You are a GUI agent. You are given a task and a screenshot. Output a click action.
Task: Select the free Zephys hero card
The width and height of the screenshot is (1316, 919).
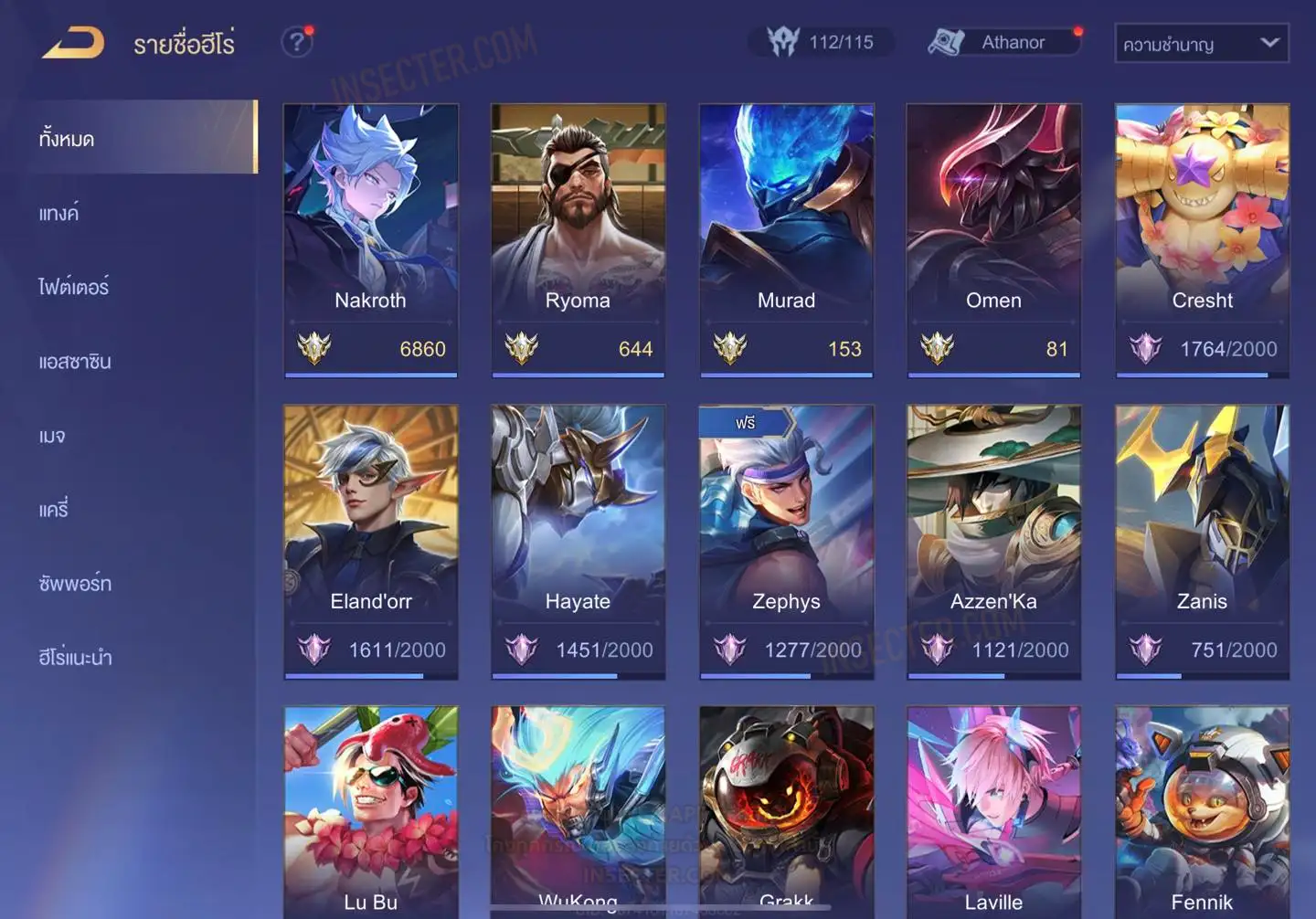tap(786, 541)
